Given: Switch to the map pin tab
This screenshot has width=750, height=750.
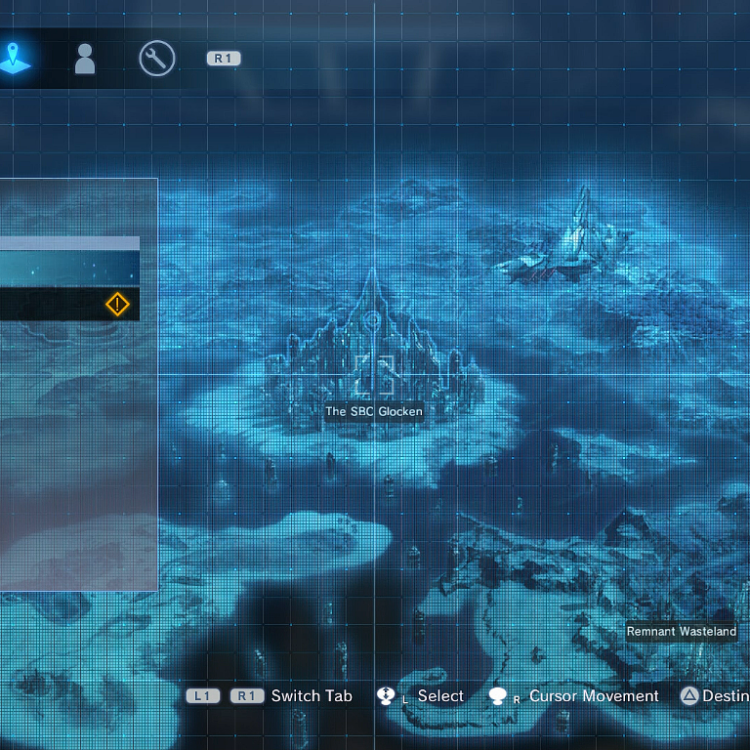Looking at the screenshot, I should point(15,58).
